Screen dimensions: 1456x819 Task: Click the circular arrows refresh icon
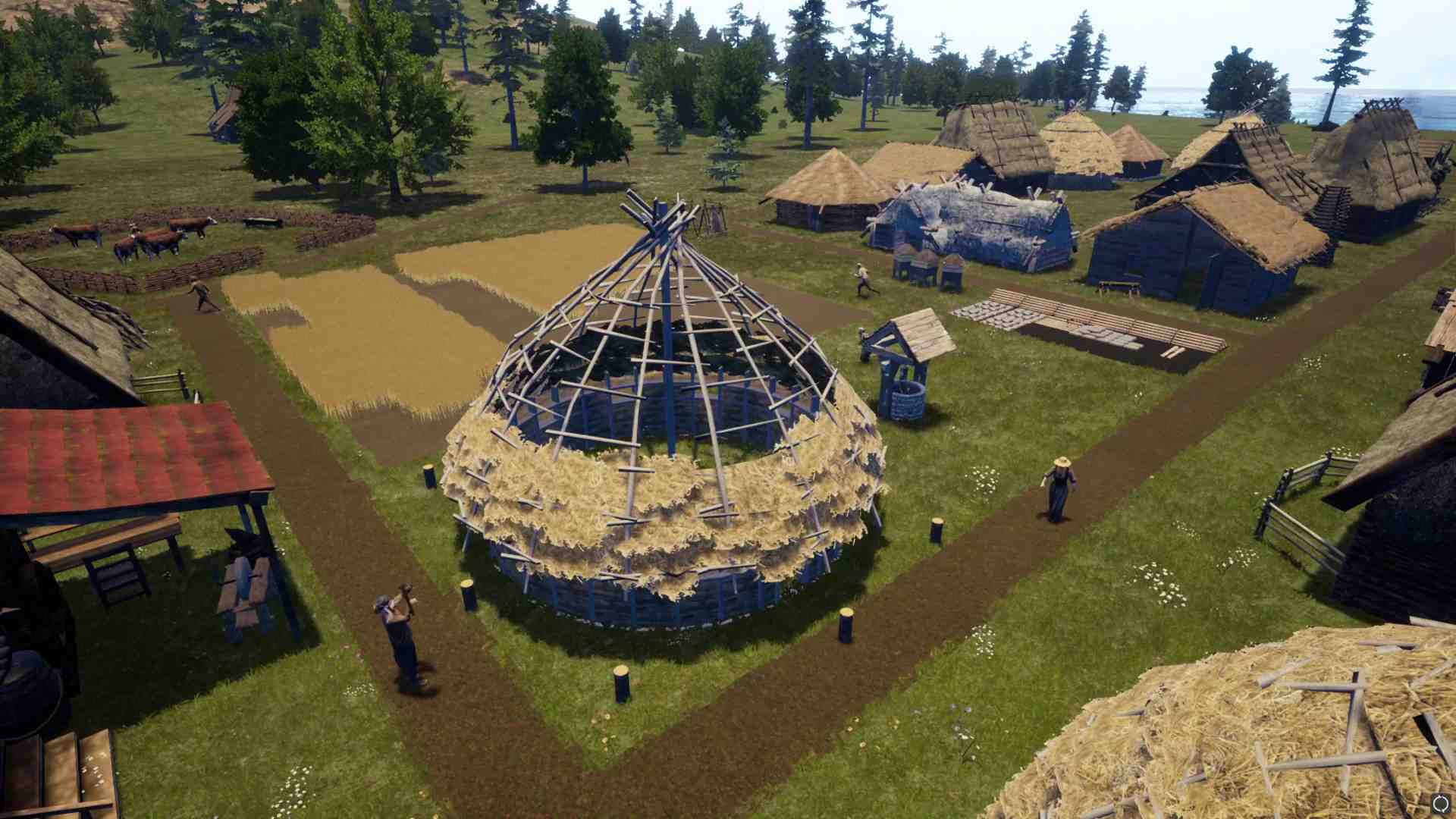1440,803
